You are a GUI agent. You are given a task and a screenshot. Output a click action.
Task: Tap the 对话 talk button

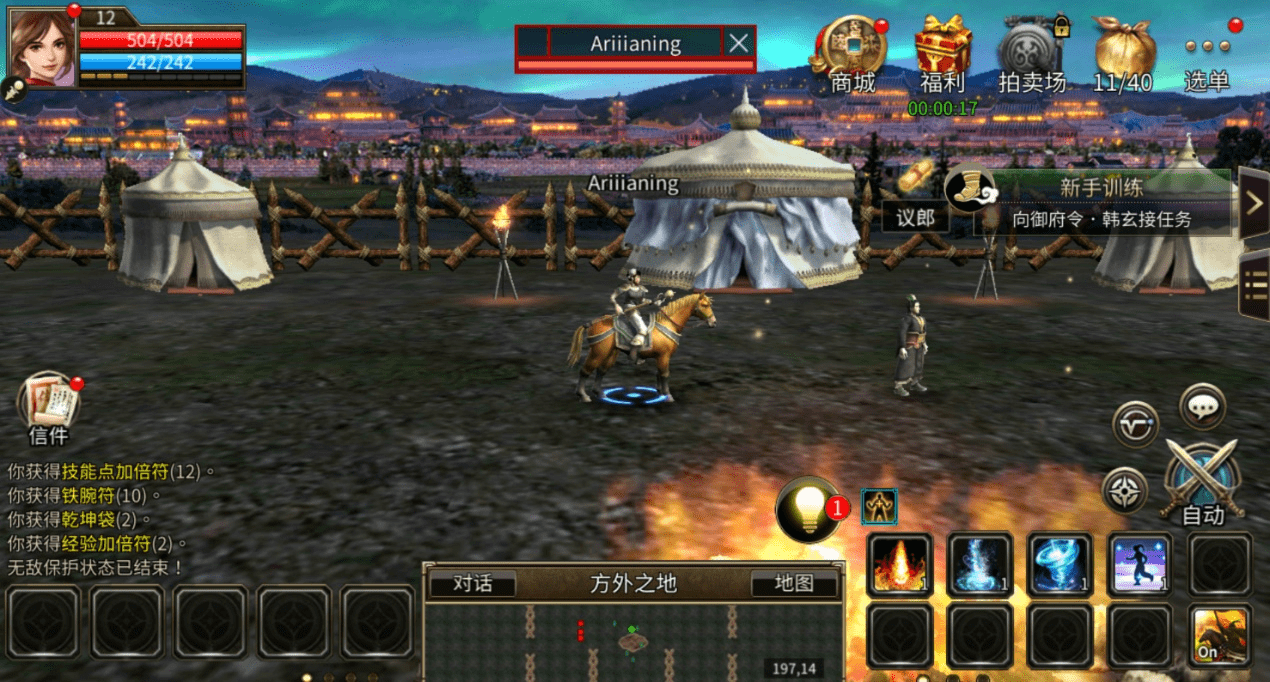(x=472, y=584)
